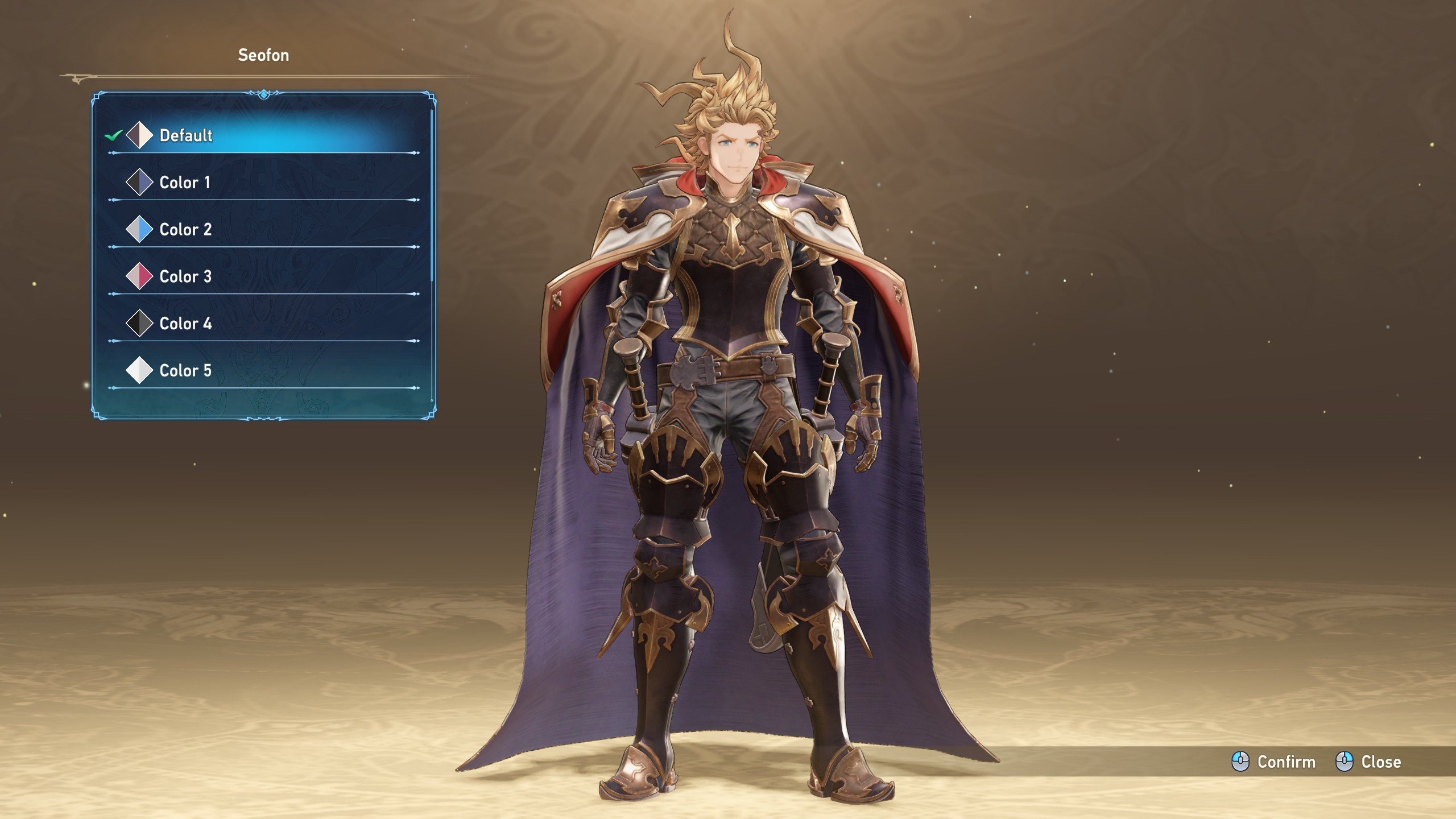
Task: Click the Confirm button
Action: [1274, 762]
